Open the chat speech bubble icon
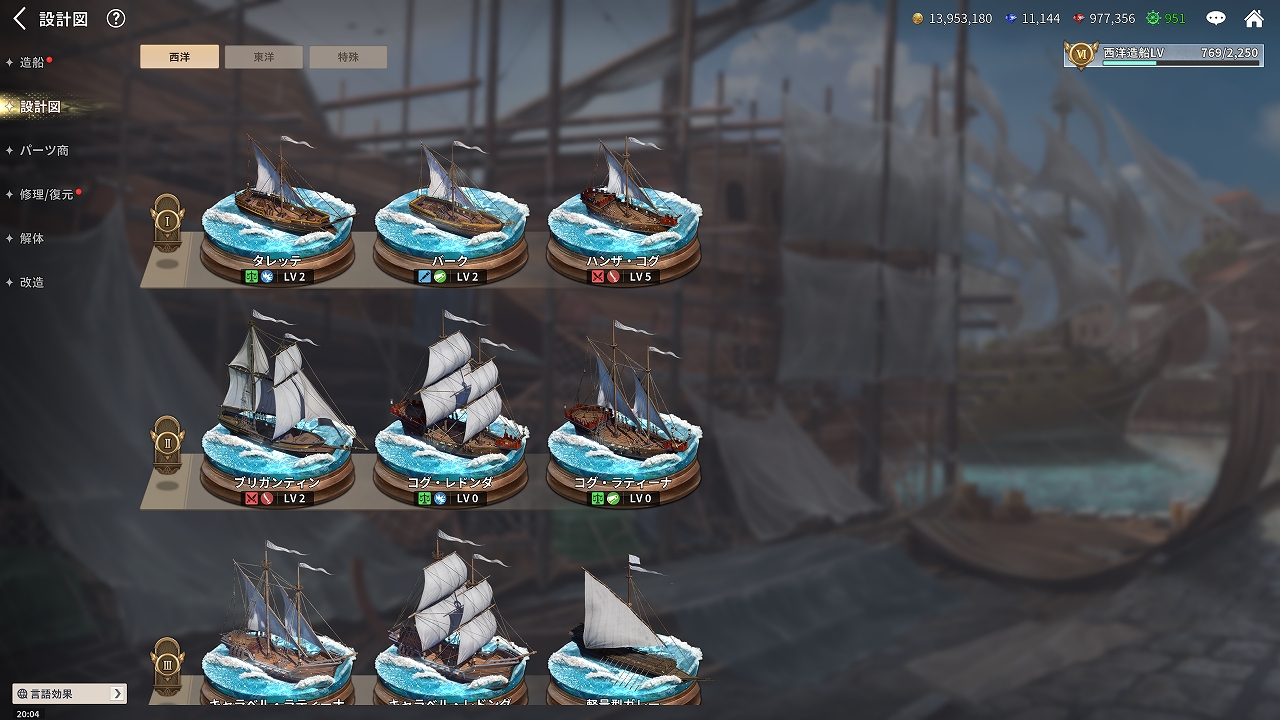The image size is (1280, 720). 1216,18
